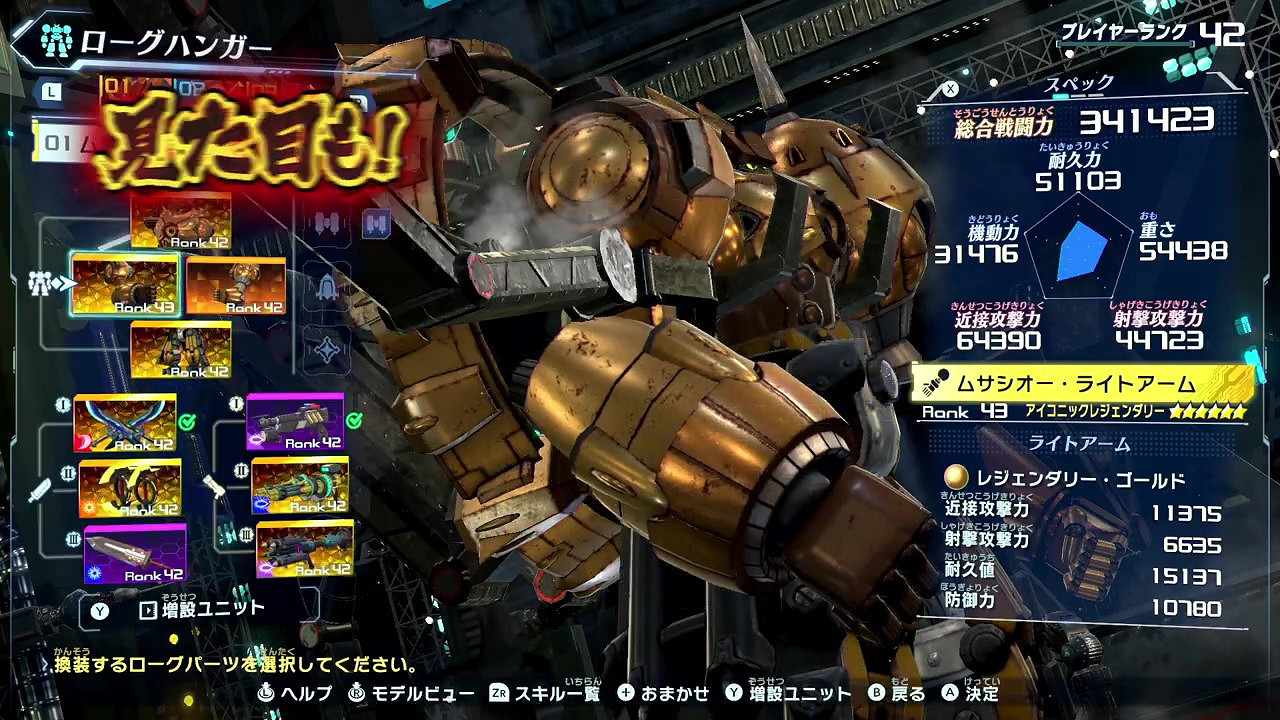Expand the 増設ユニット panel via its square icon

[148, 608]
